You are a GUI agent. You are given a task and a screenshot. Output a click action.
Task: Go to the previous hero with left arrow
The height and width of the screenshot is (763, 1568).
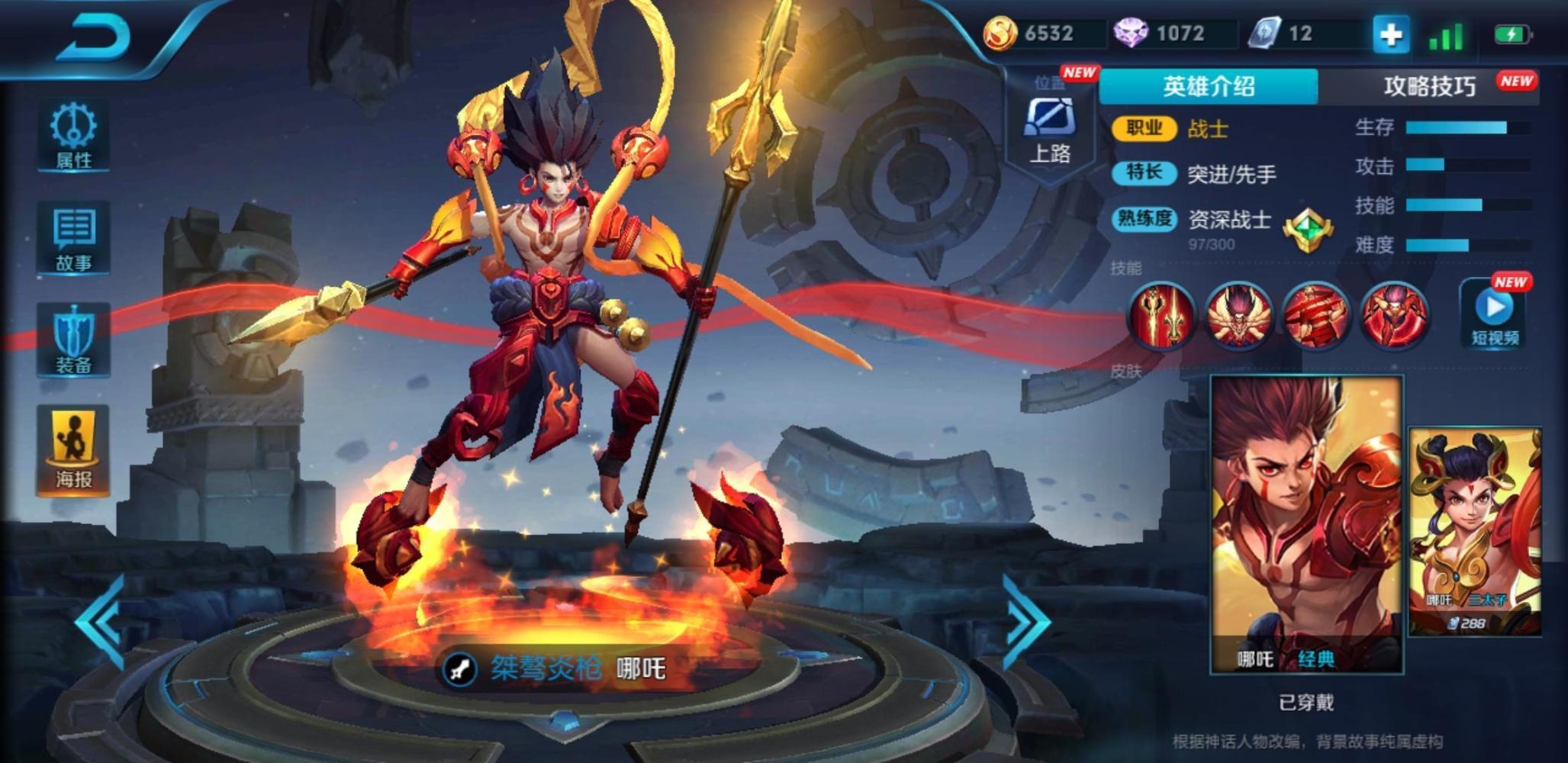pyautogui.click(x=101, y=622)
